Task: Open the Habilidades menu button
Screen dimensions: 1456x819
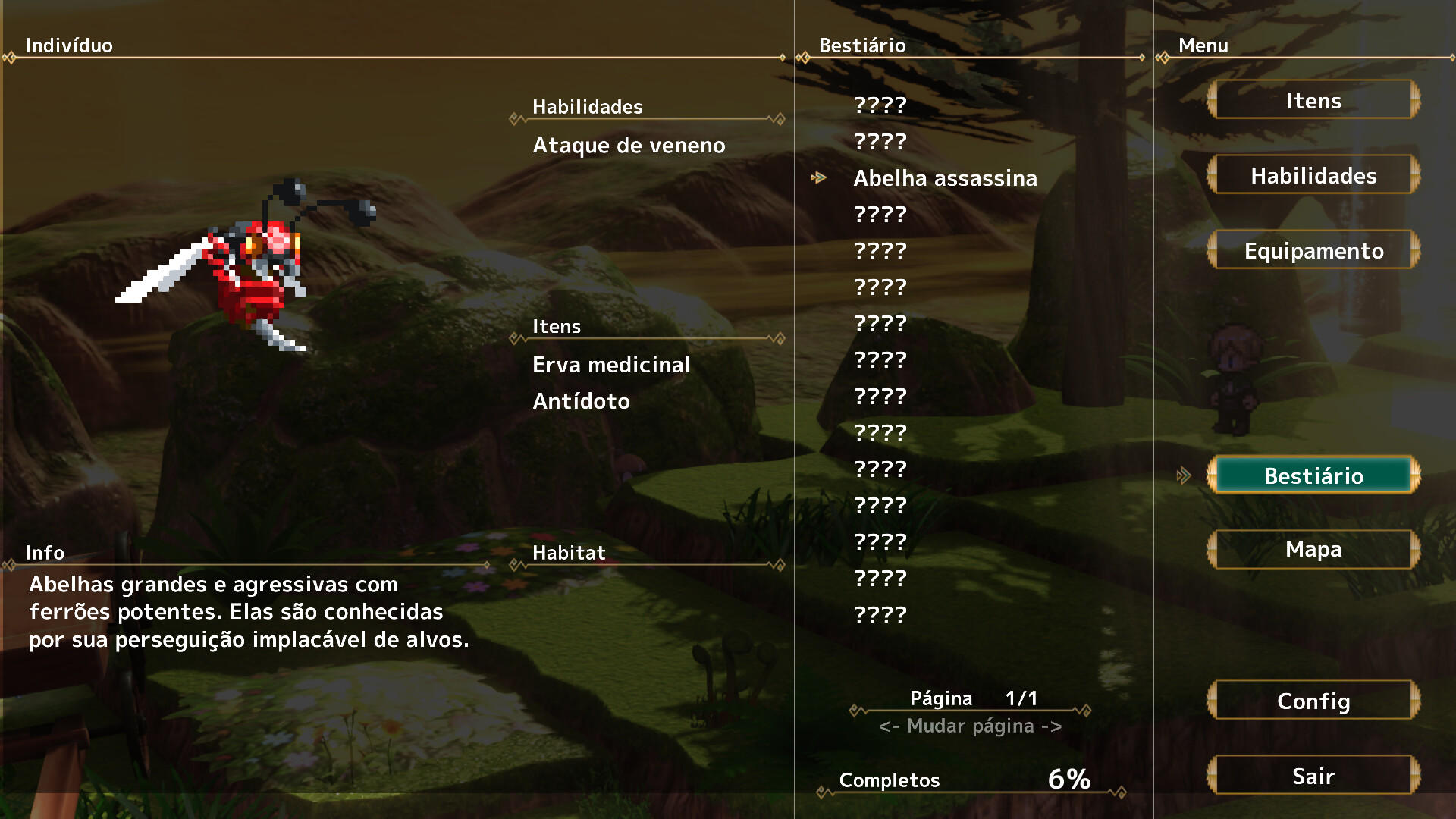Action: pos(1313,175)
